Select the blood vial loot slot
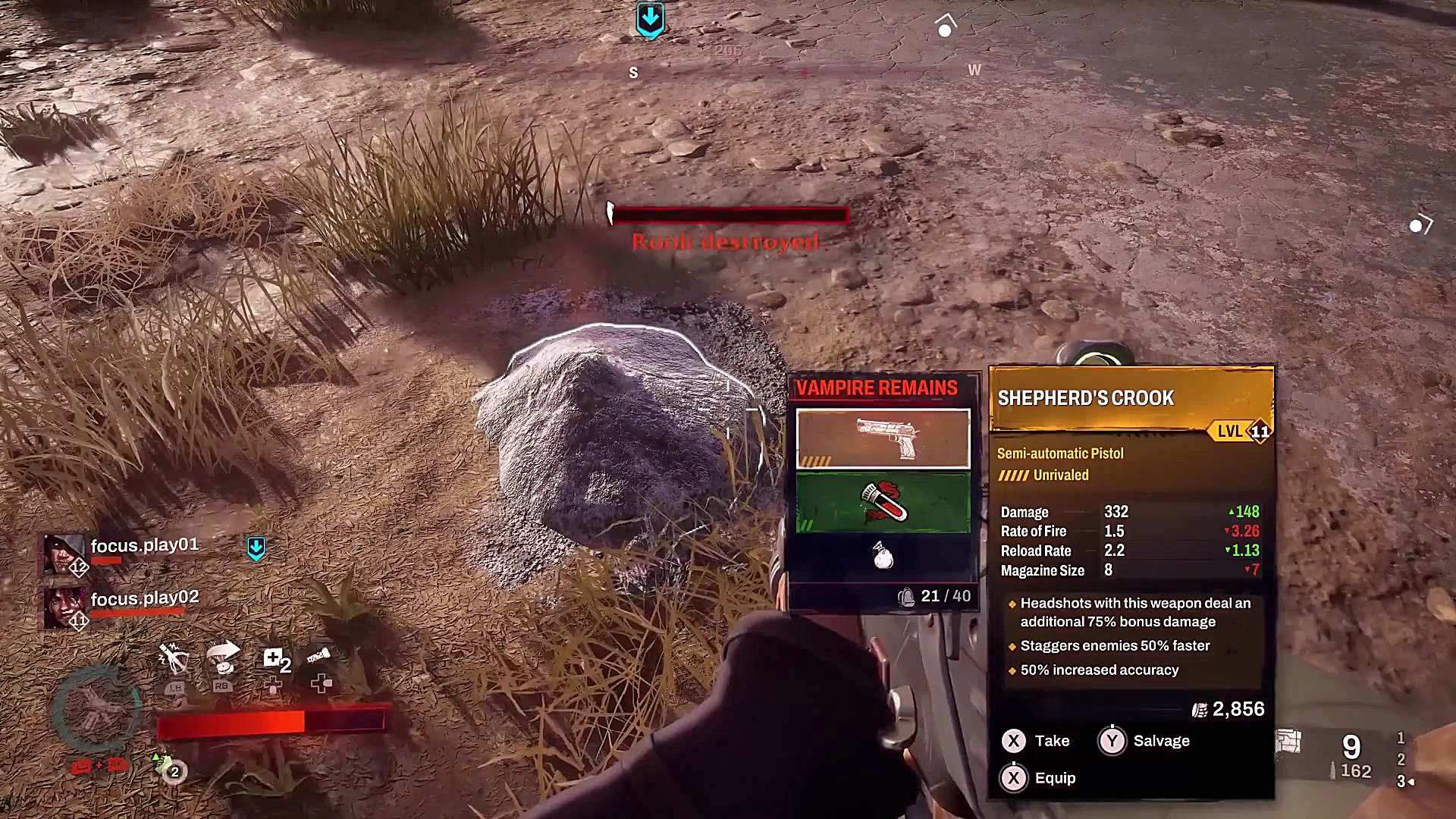 [883, 503]
